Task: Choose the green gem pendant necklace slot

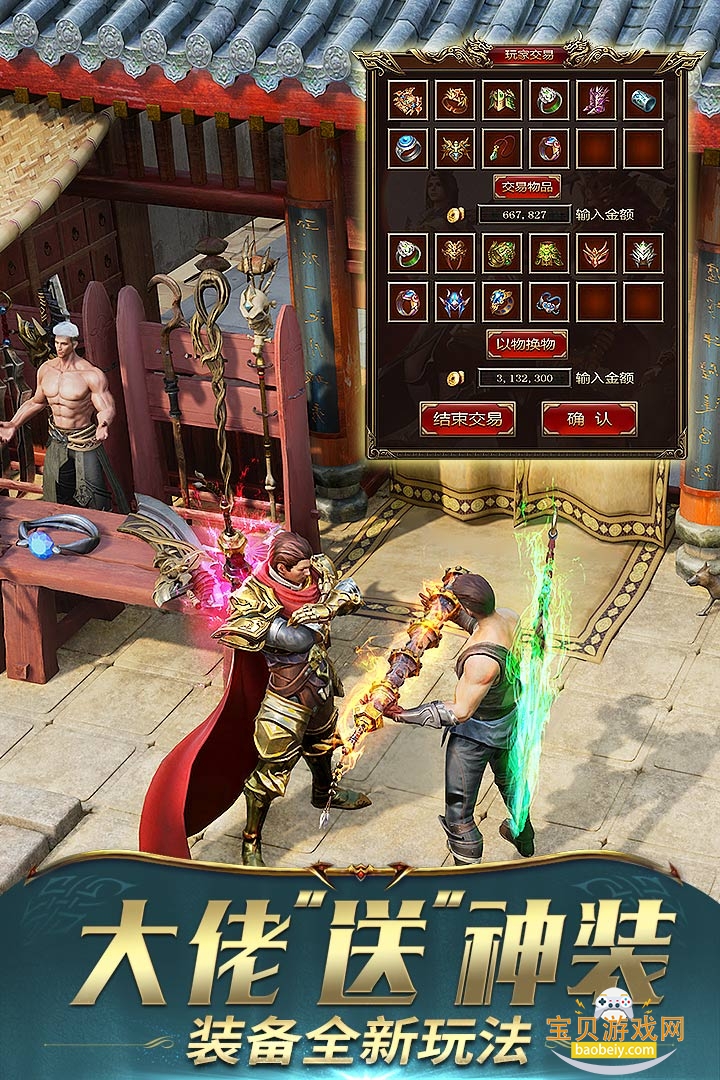Action: coord(502,148)
